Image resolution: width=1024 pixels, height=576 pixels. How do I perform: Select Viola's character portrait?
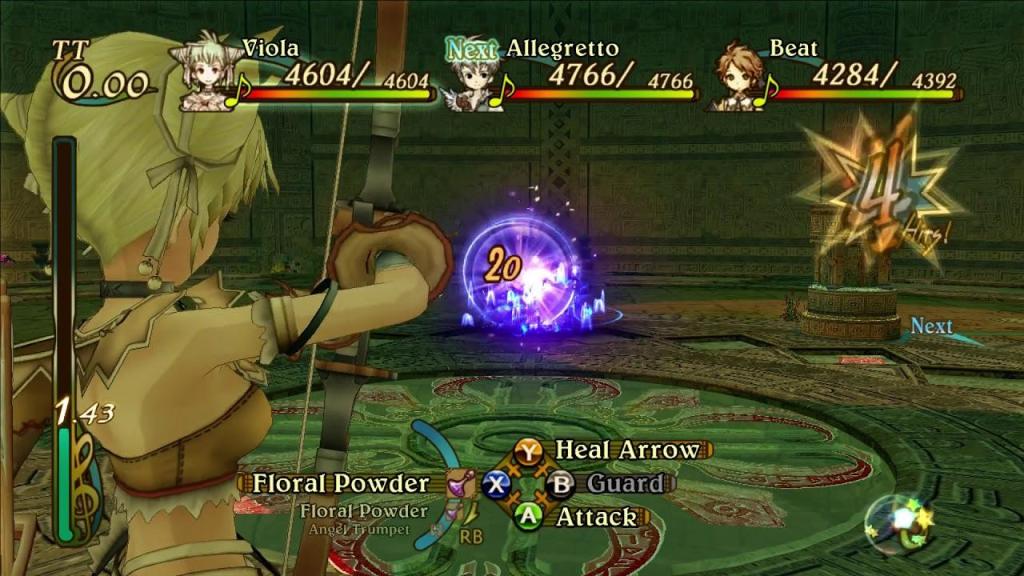click(205, 75)
